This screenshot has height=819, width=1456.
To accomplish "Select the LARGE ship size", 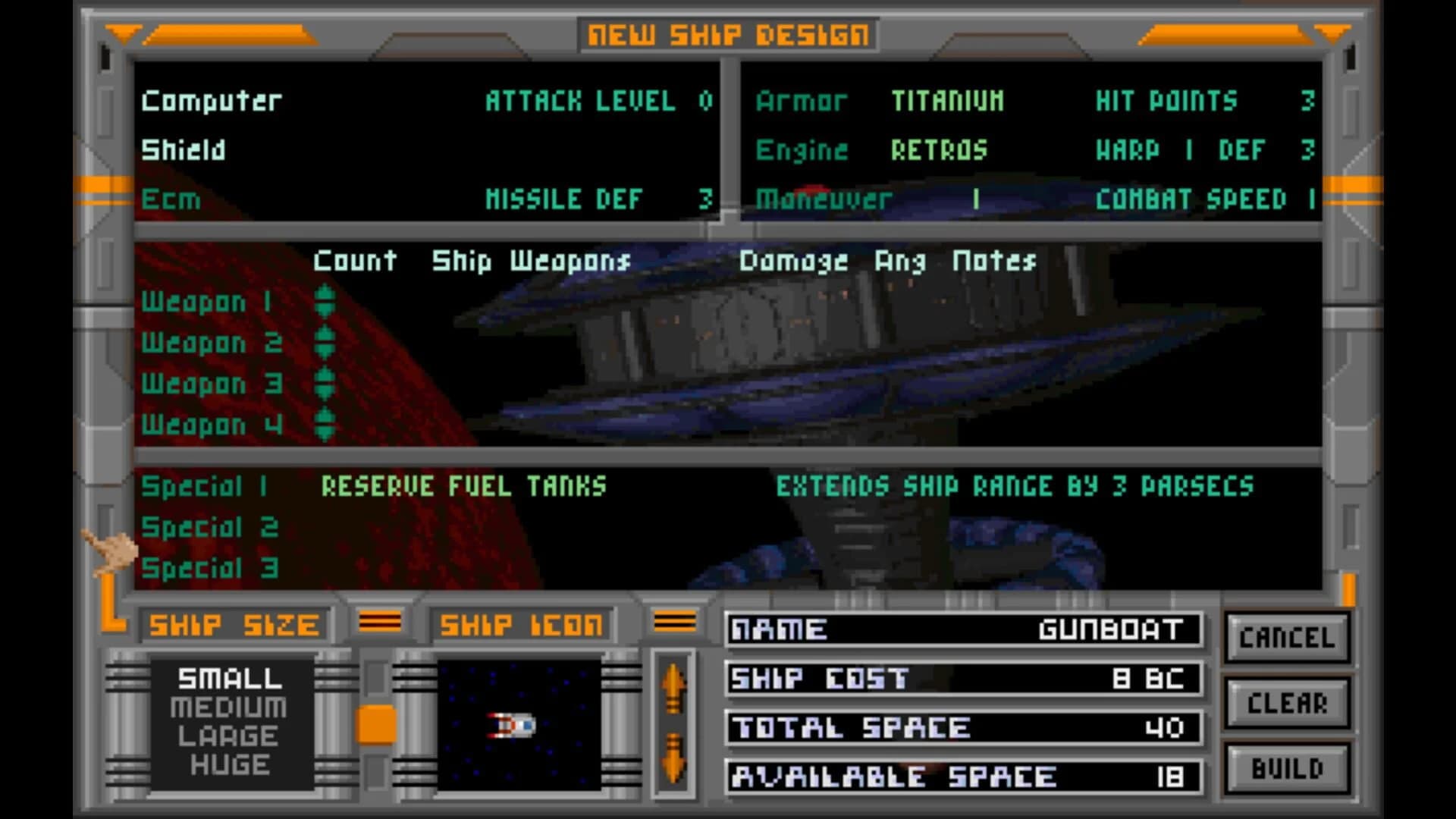I will (x=229, y=735).
